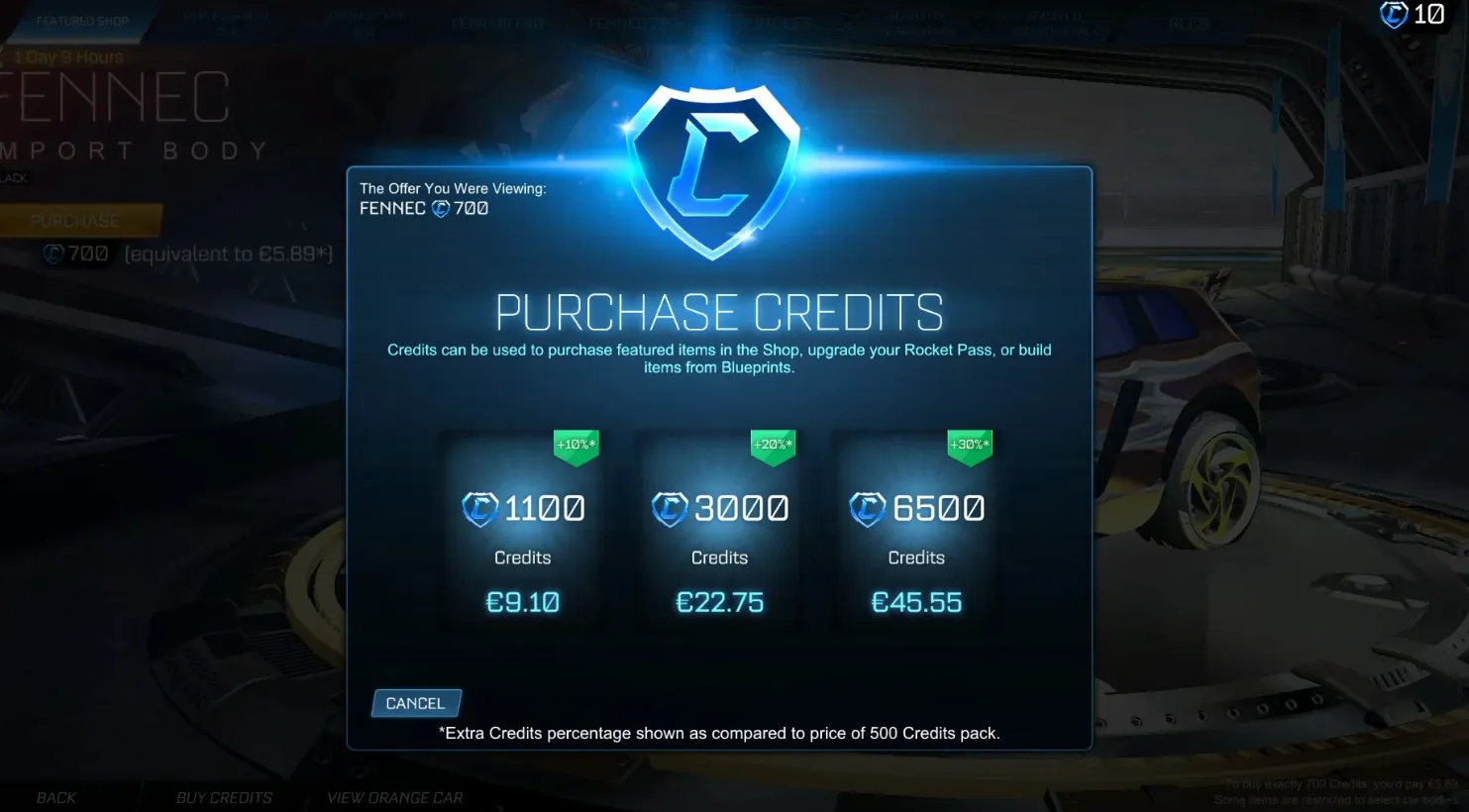Image resolution: width=1469 pixels, height=812 pixels.
Task: Click the +30% bonus badge
Action: (969, 445)
